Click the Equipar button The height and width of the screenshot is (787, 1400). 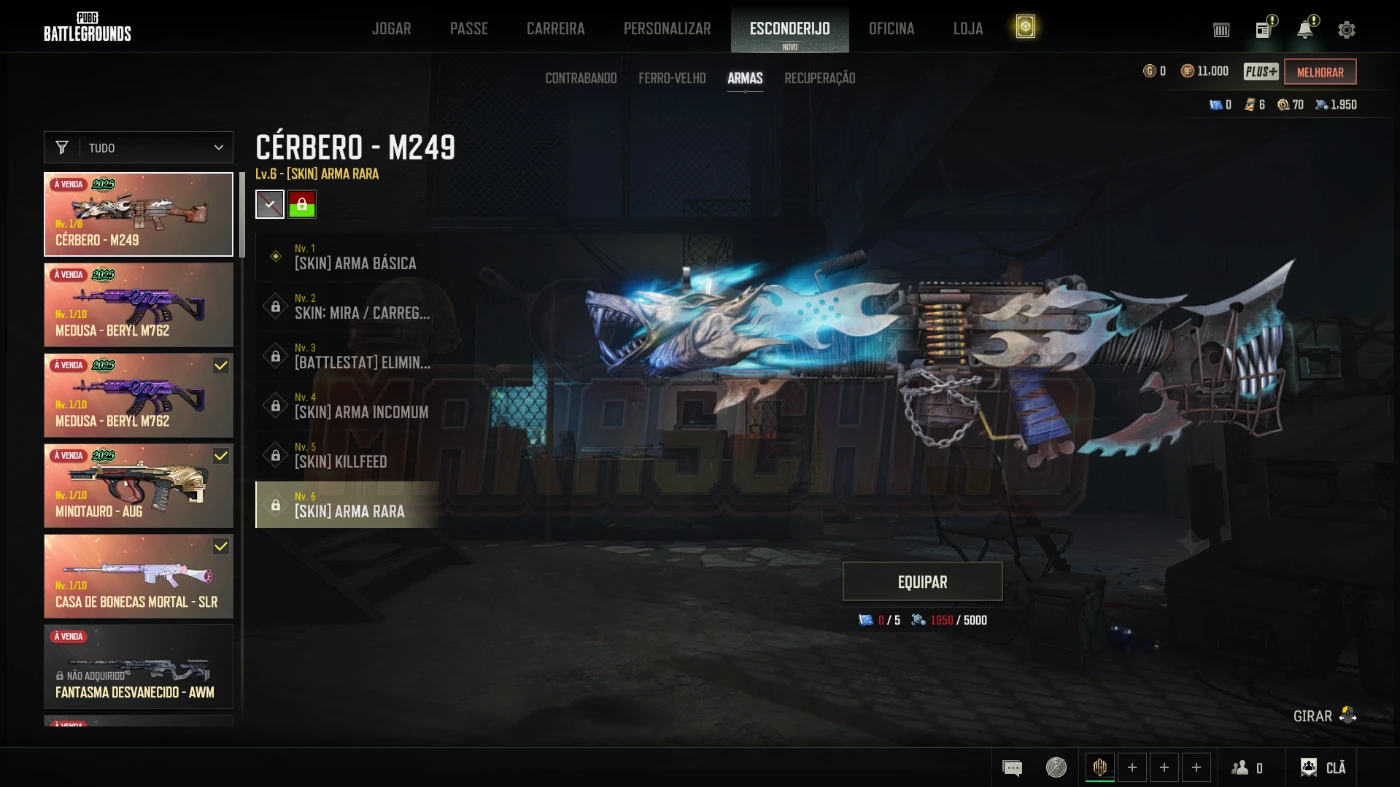coord(922,582)
